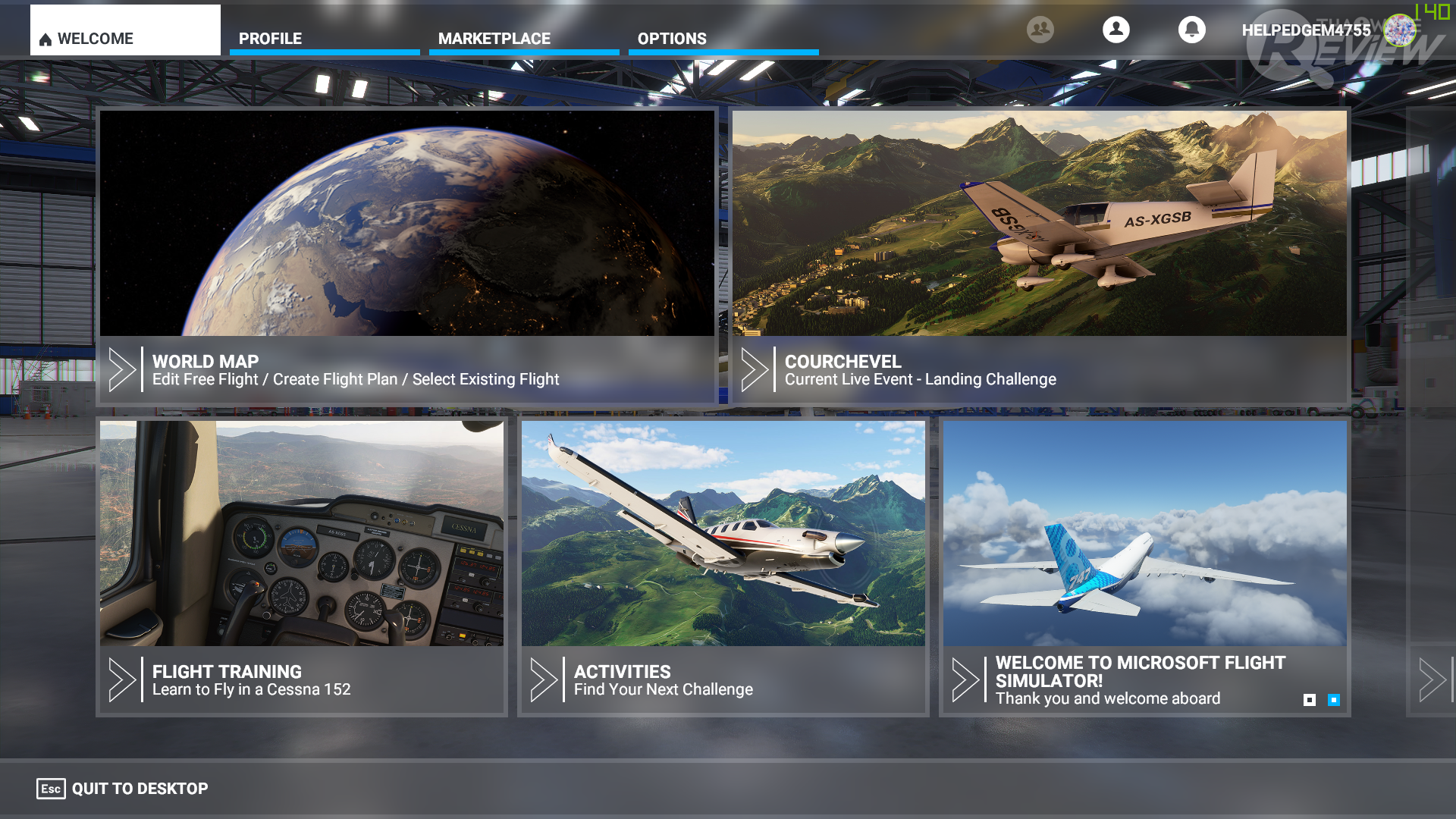
Task: Show the next partially hidden tile panel
Action: [x=1432, y=679]
